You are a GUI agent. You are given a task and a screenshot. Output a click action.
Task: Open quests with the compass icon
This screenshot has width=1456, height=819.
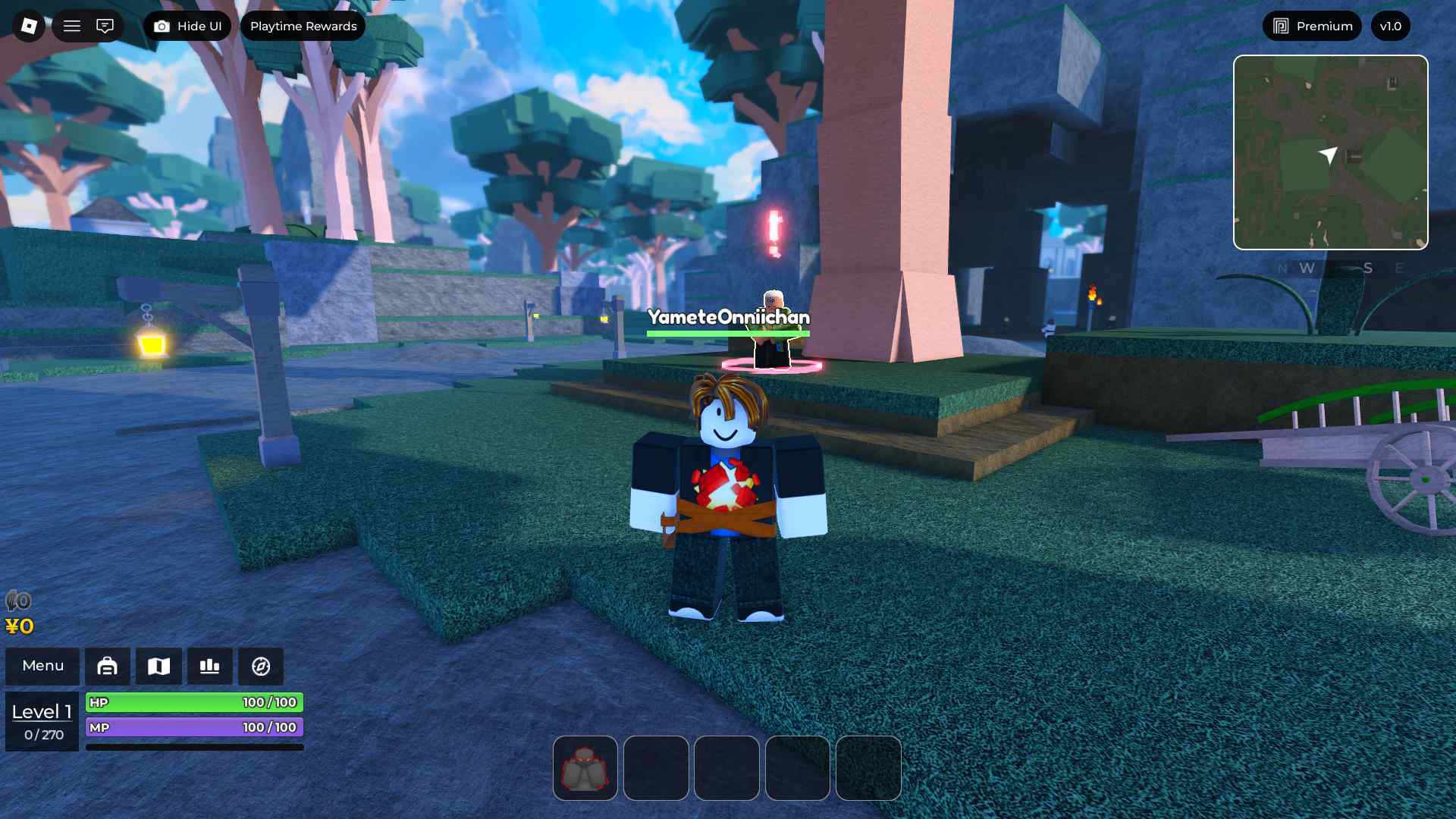260,666
